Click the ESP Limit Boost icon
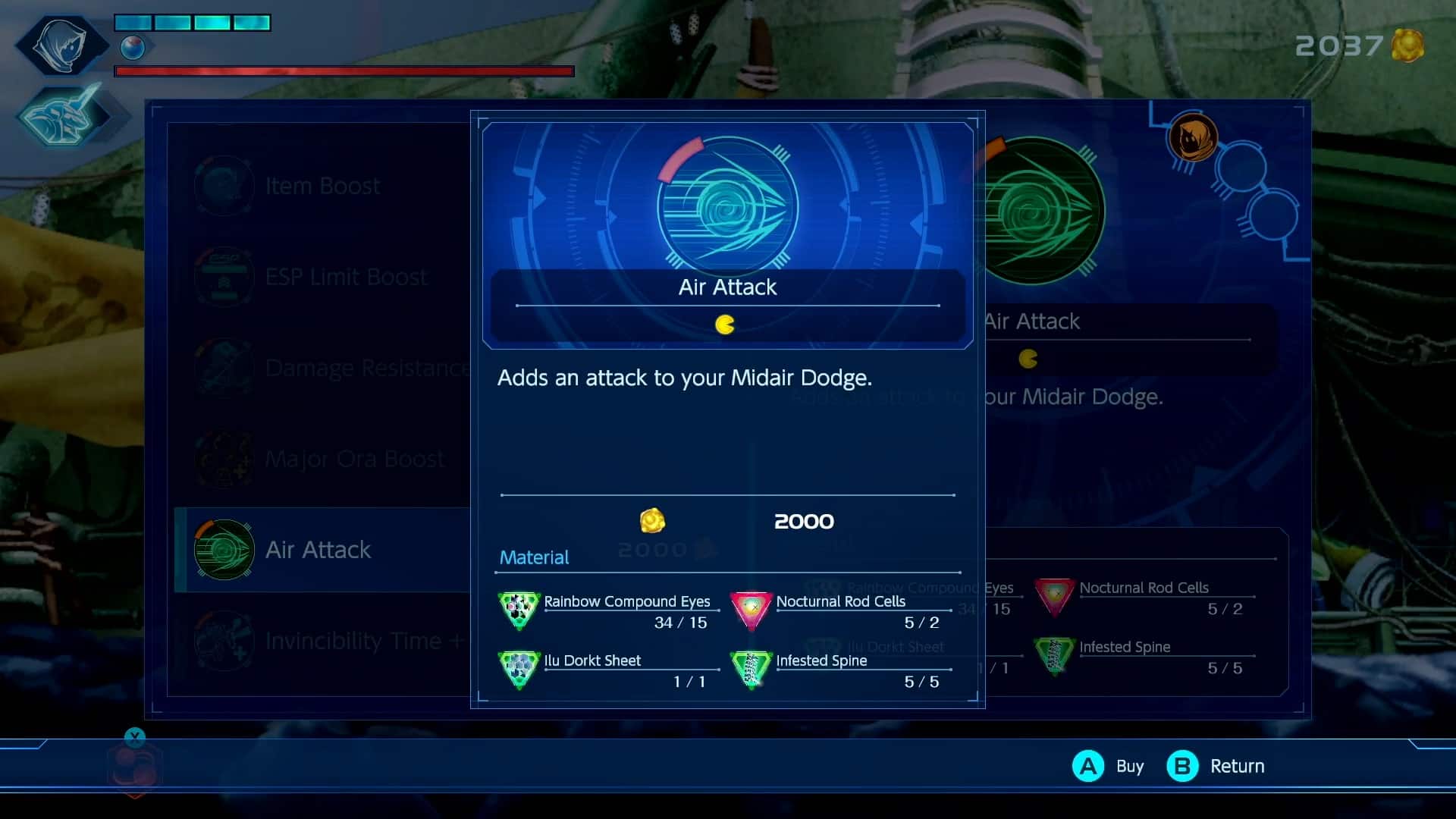 [224, 277]
